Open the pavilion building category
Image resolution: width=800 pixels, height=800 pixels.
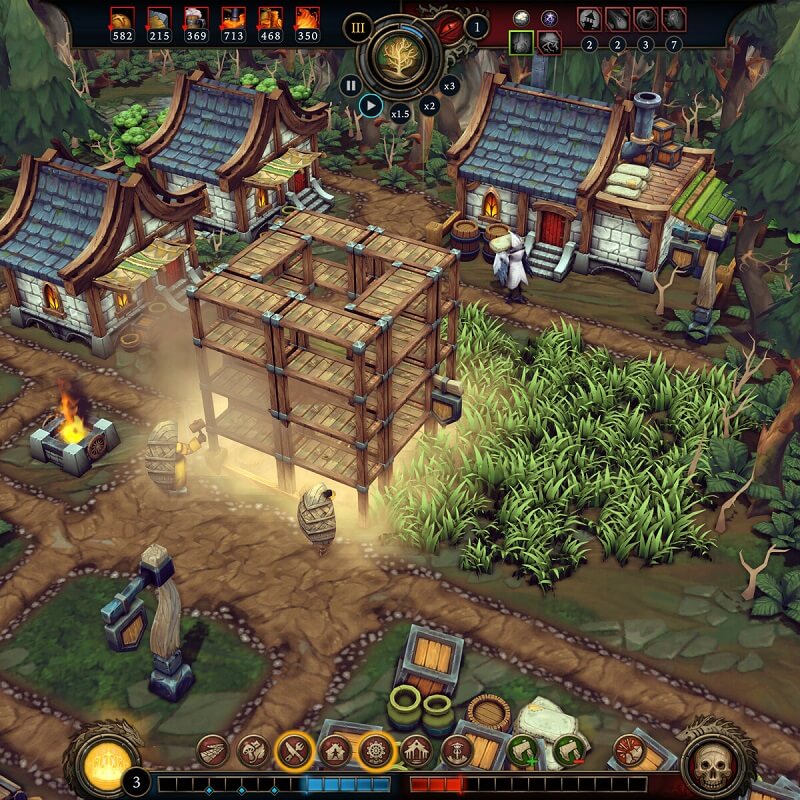416,750
